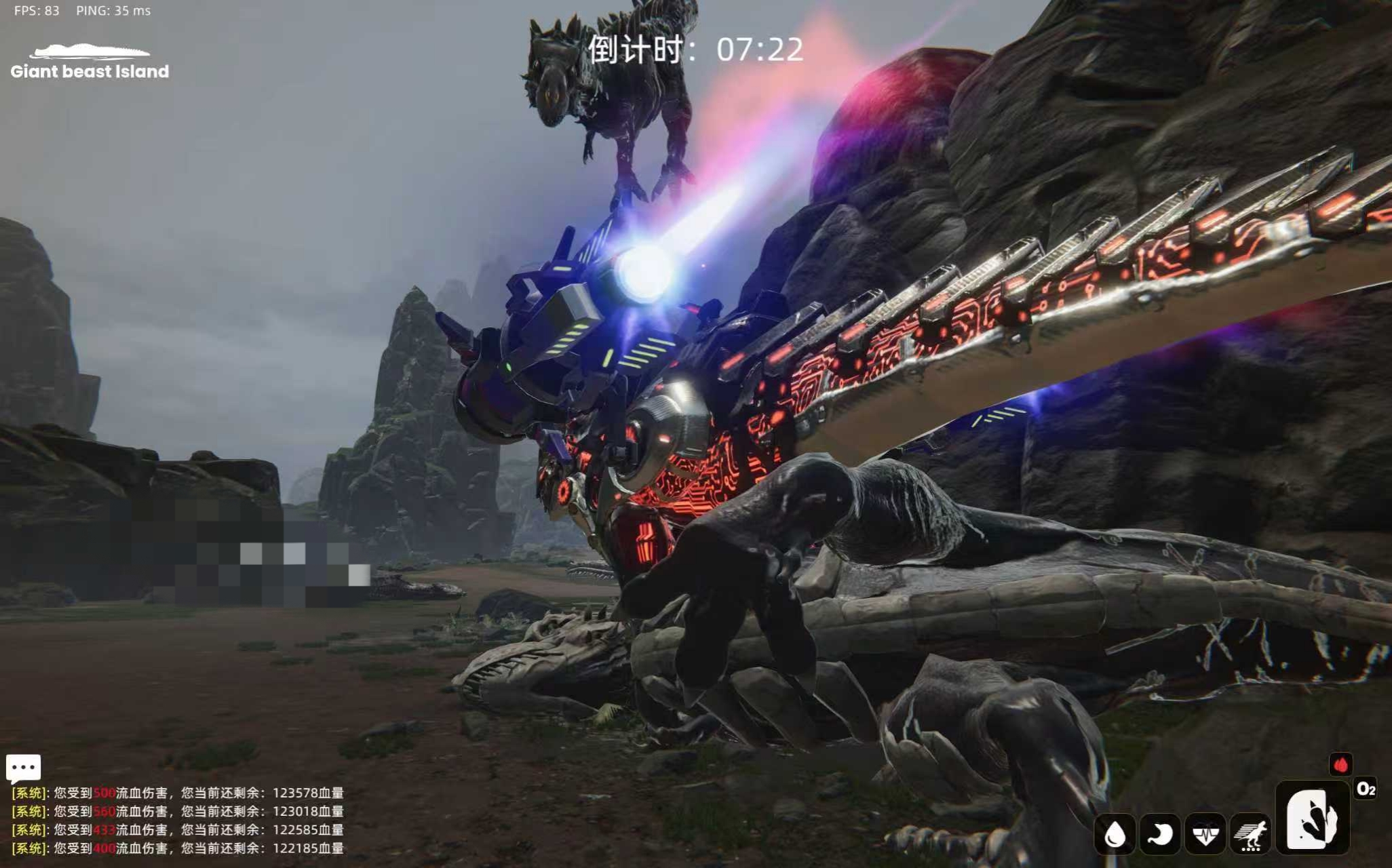Select the stomach hunger icon

1160,834
